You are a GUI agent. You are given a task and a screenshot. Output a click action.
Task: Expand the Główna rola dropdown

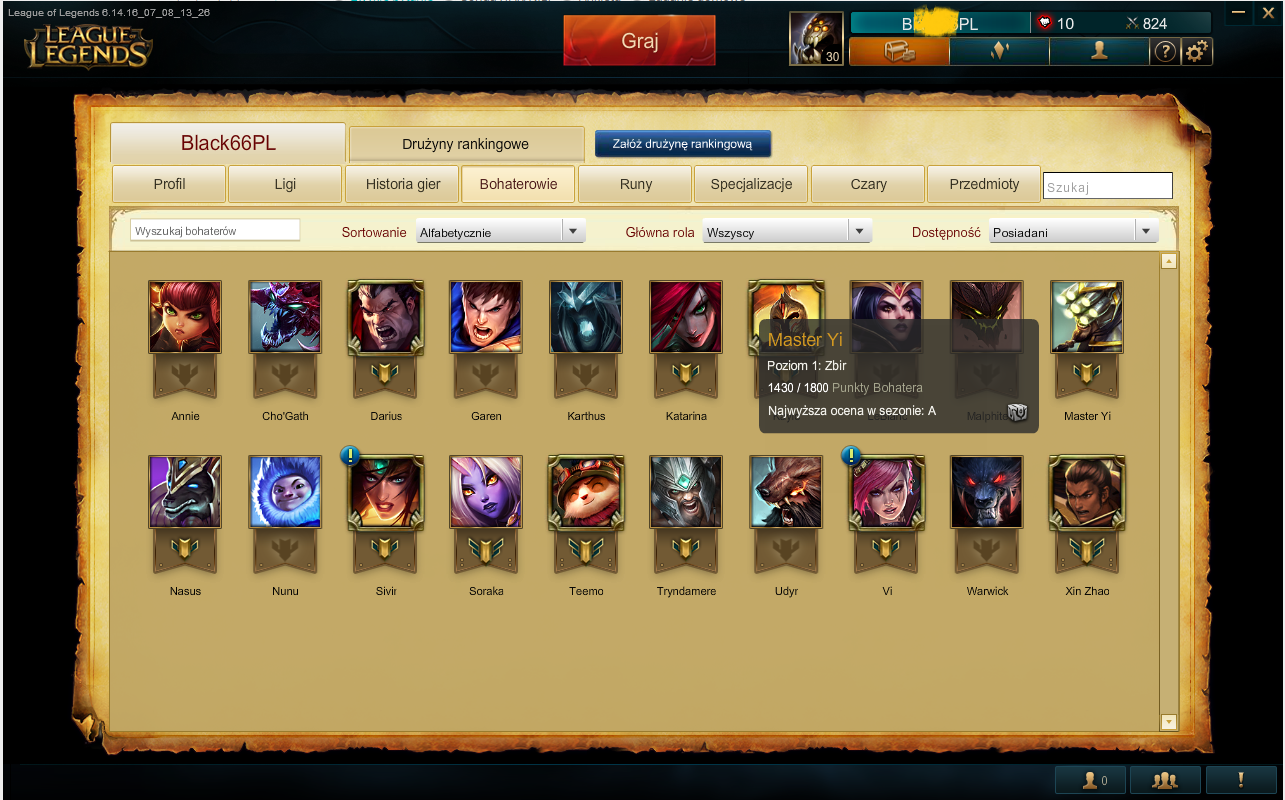787,232
